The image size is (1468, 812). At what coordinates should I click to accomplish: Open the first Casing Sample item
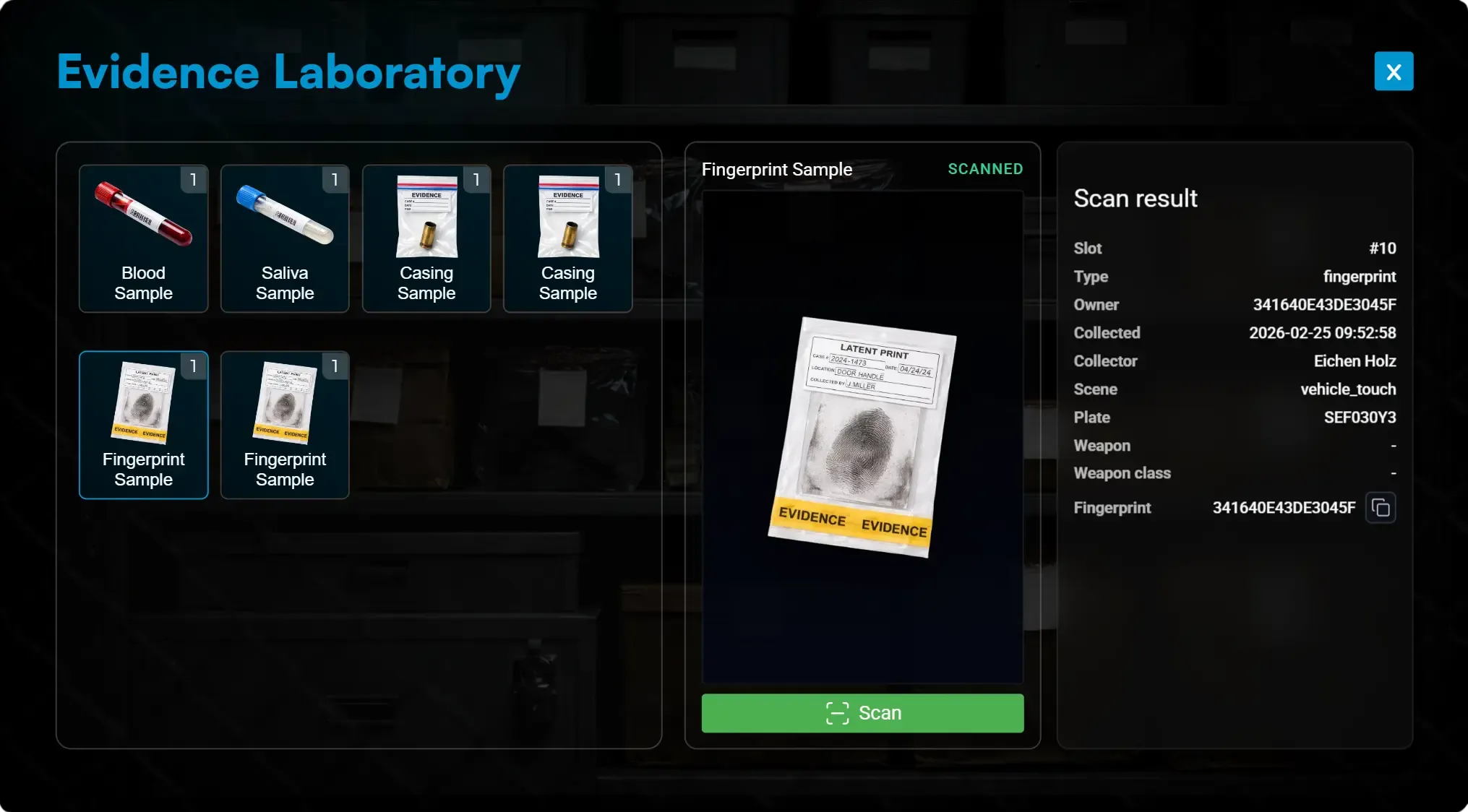point(426,239)
